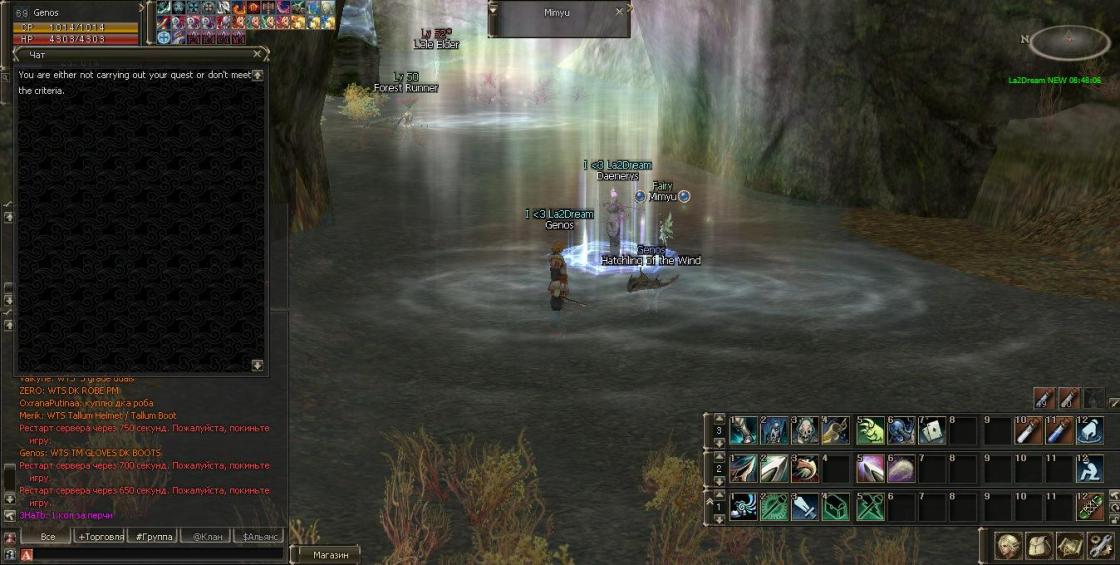The width and height of the screenshot is (1120, 565).
Task: Switch to the +Торговля chat tab
Action: (101, 536)
